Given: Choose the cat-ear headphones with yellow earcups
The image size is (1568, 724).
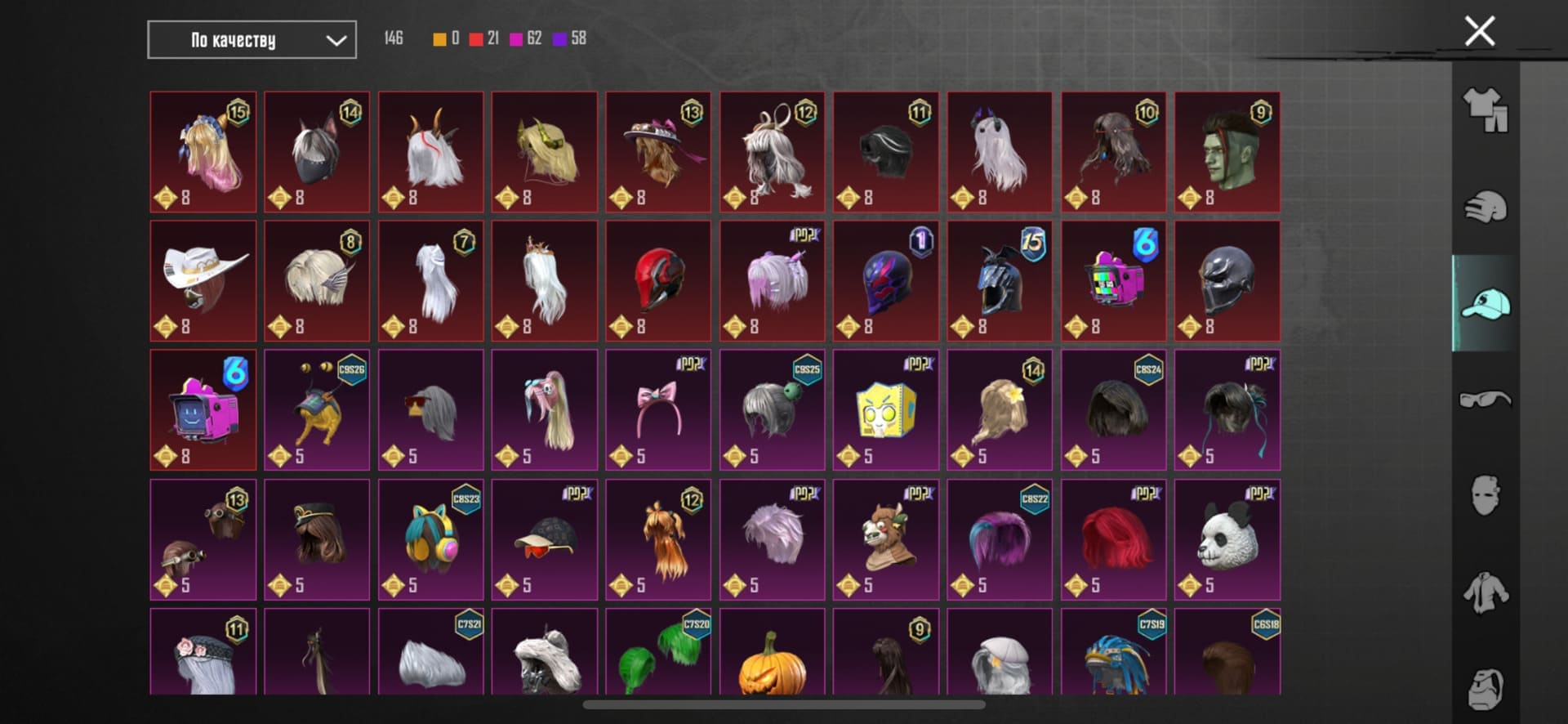Looking at the screenshot, I should click(430, 539).
